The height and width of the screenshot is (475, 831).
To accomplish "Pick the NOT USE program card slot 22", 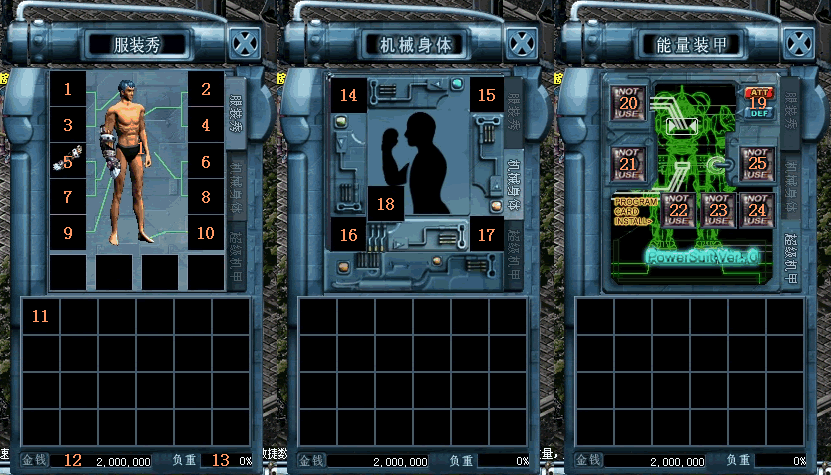I will (x=678, y=210).
